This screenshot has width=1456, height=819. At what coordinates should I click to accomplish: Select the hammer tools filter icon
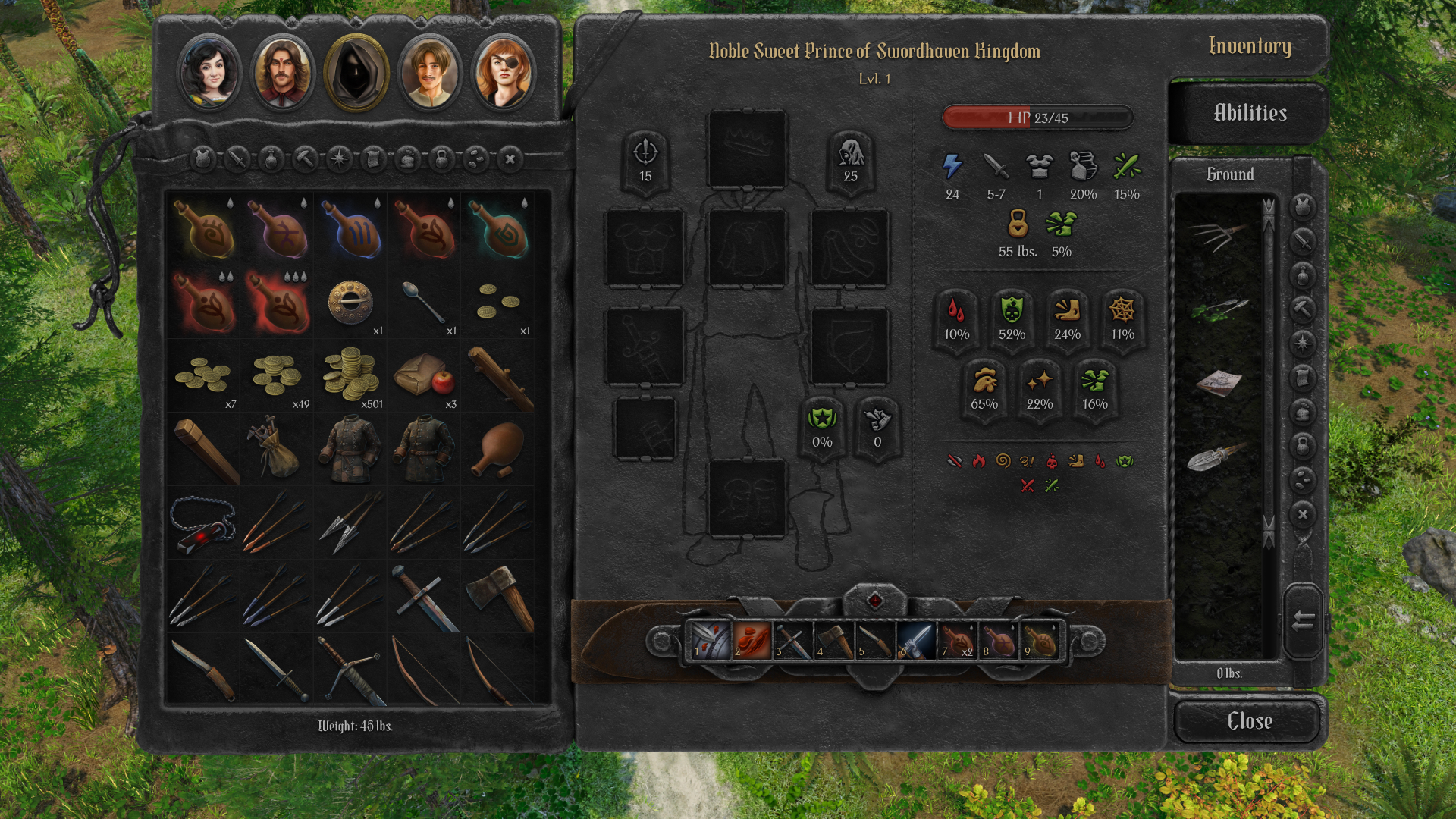(305, 160)
